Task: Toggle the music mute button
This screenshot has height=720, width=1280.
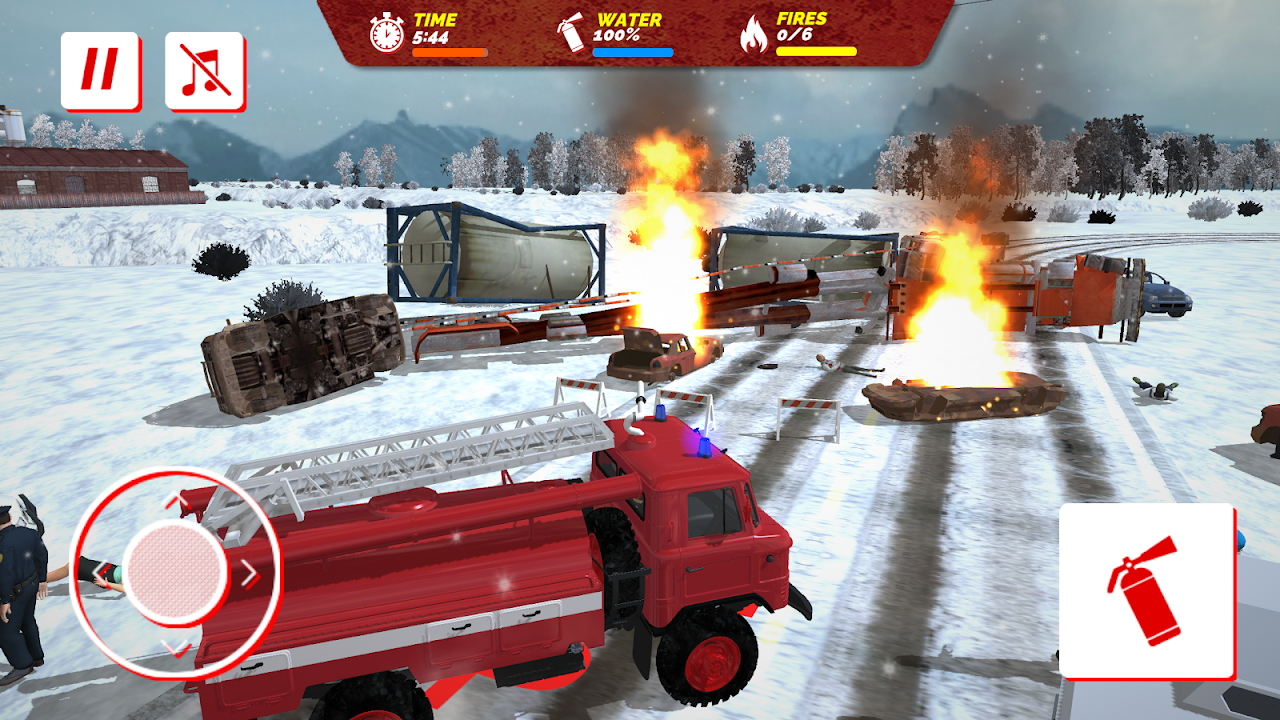Action: pyautogui.click(x=205, y=71)
